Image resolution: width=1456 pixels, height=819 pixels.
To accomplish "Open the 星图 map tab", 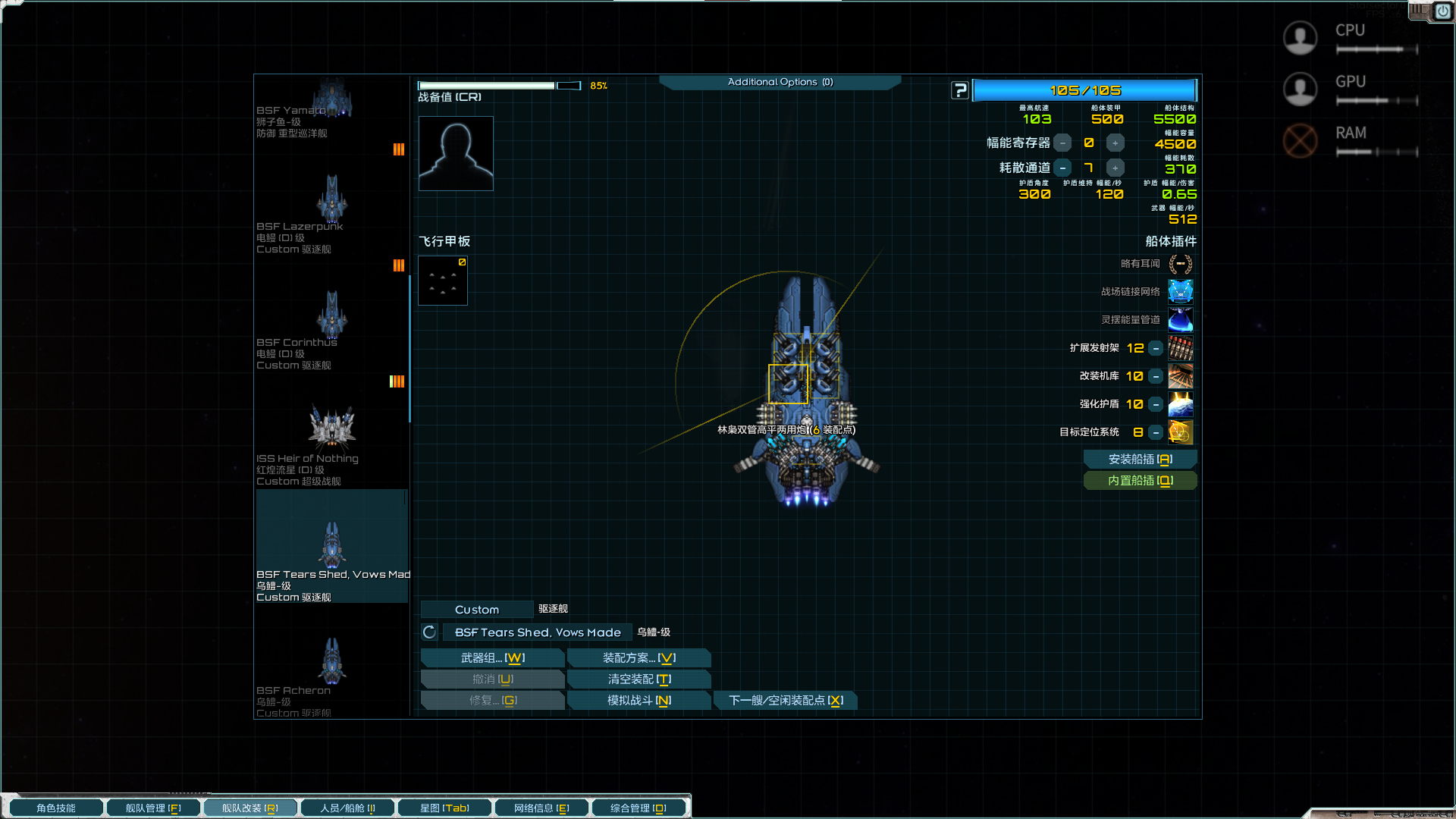I will click(444, 808).
